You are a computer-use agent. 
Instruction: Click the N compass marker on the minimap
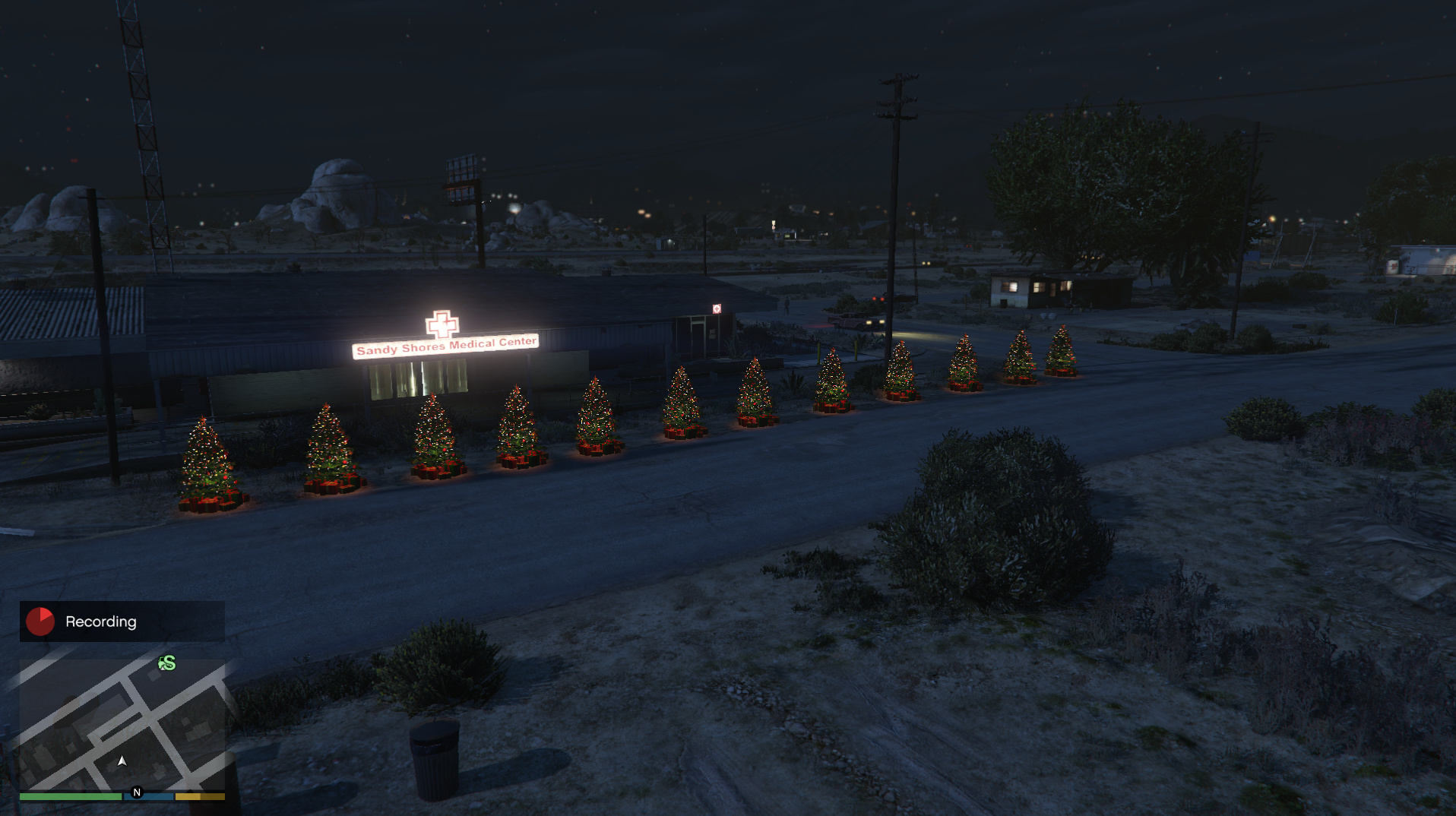[x=137, y=792]
